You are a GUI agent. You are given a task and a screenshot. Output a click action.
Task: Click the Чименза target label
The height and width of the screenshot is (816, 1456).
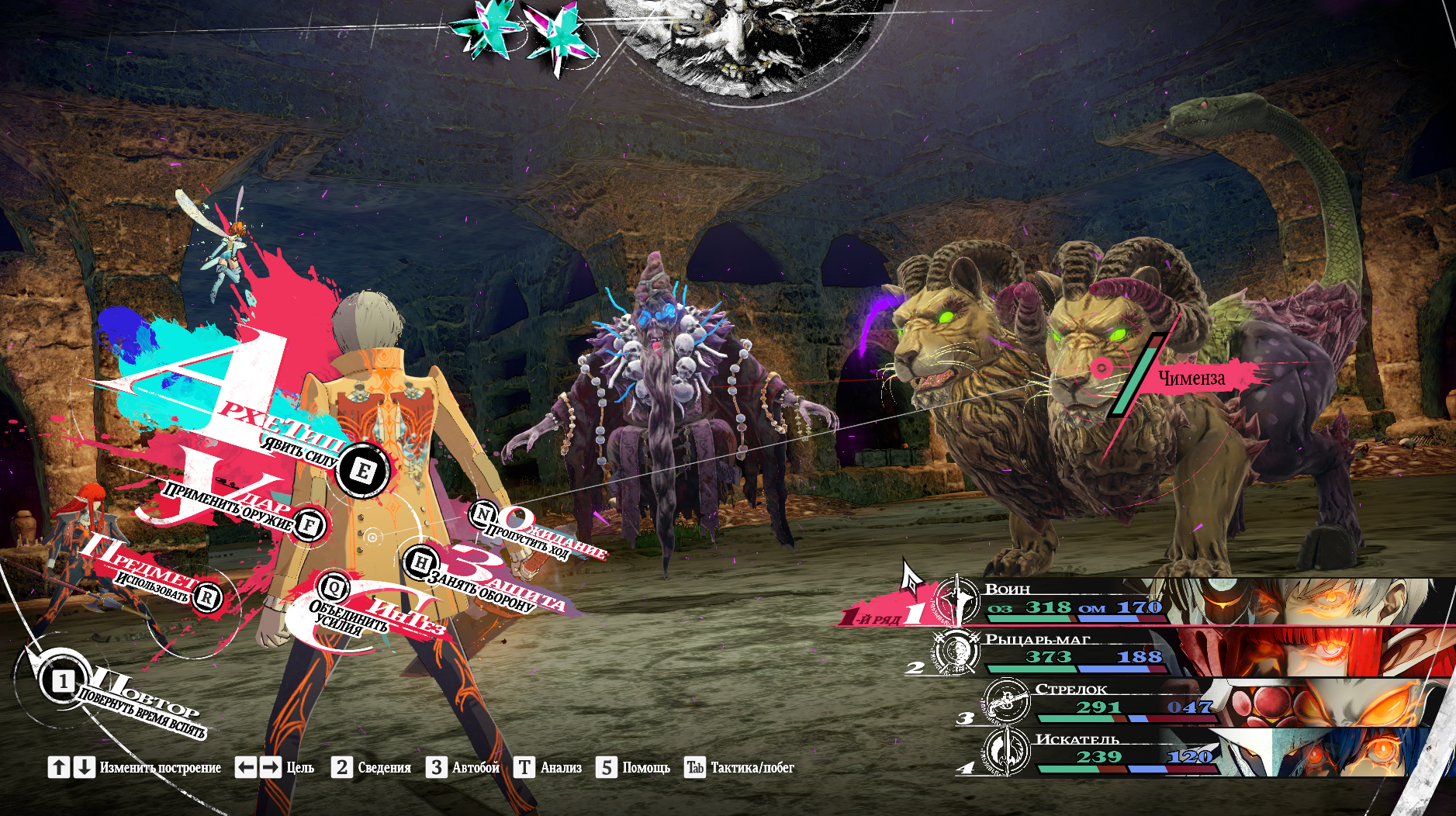[1191, 378]
